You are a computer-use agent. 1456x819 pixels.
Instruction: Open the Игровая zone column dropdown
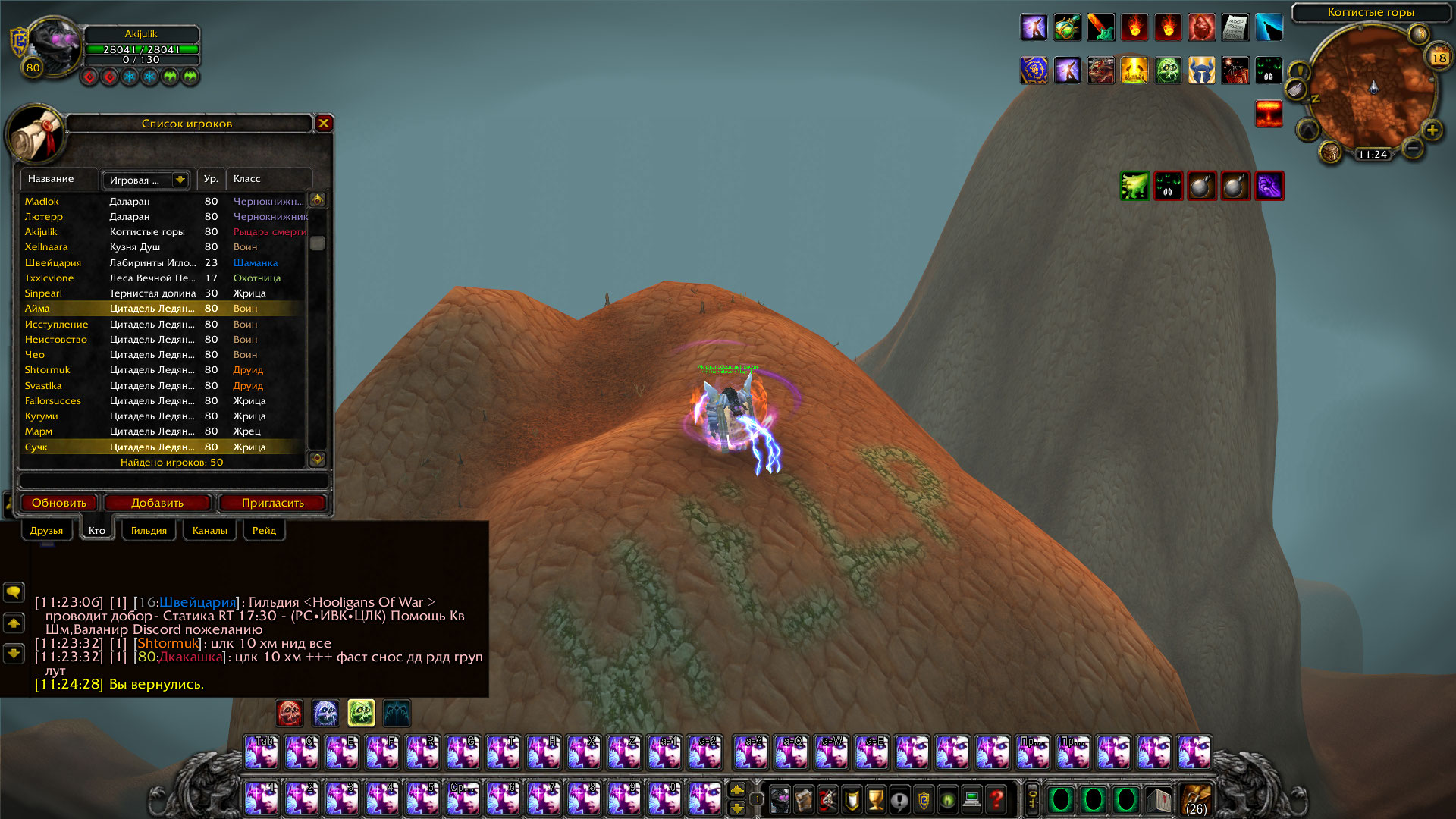pos(180,180)
